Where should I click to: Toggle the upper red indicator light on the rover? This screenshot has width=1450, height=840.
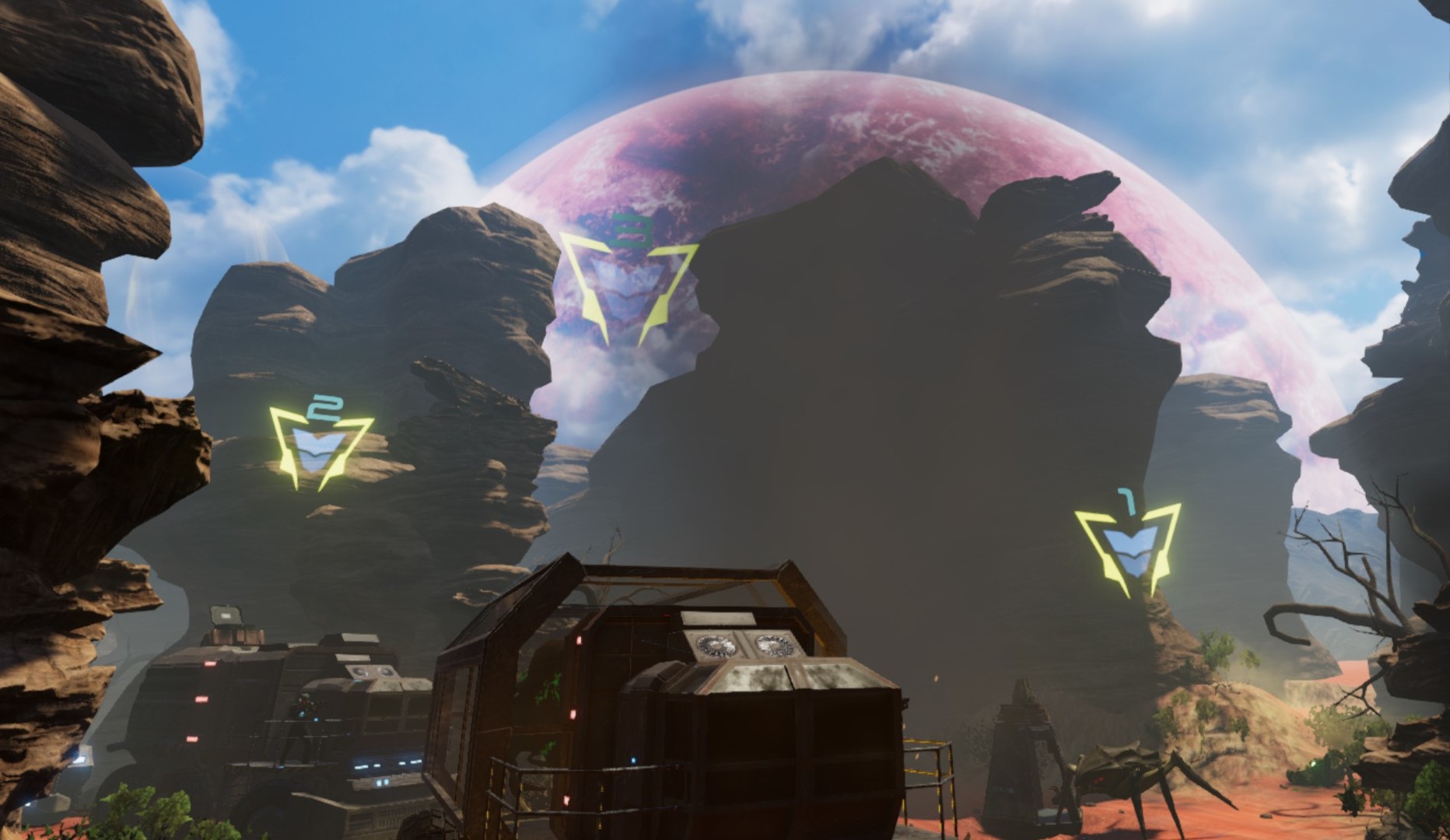pyautogui.click(x=211, y=663)
